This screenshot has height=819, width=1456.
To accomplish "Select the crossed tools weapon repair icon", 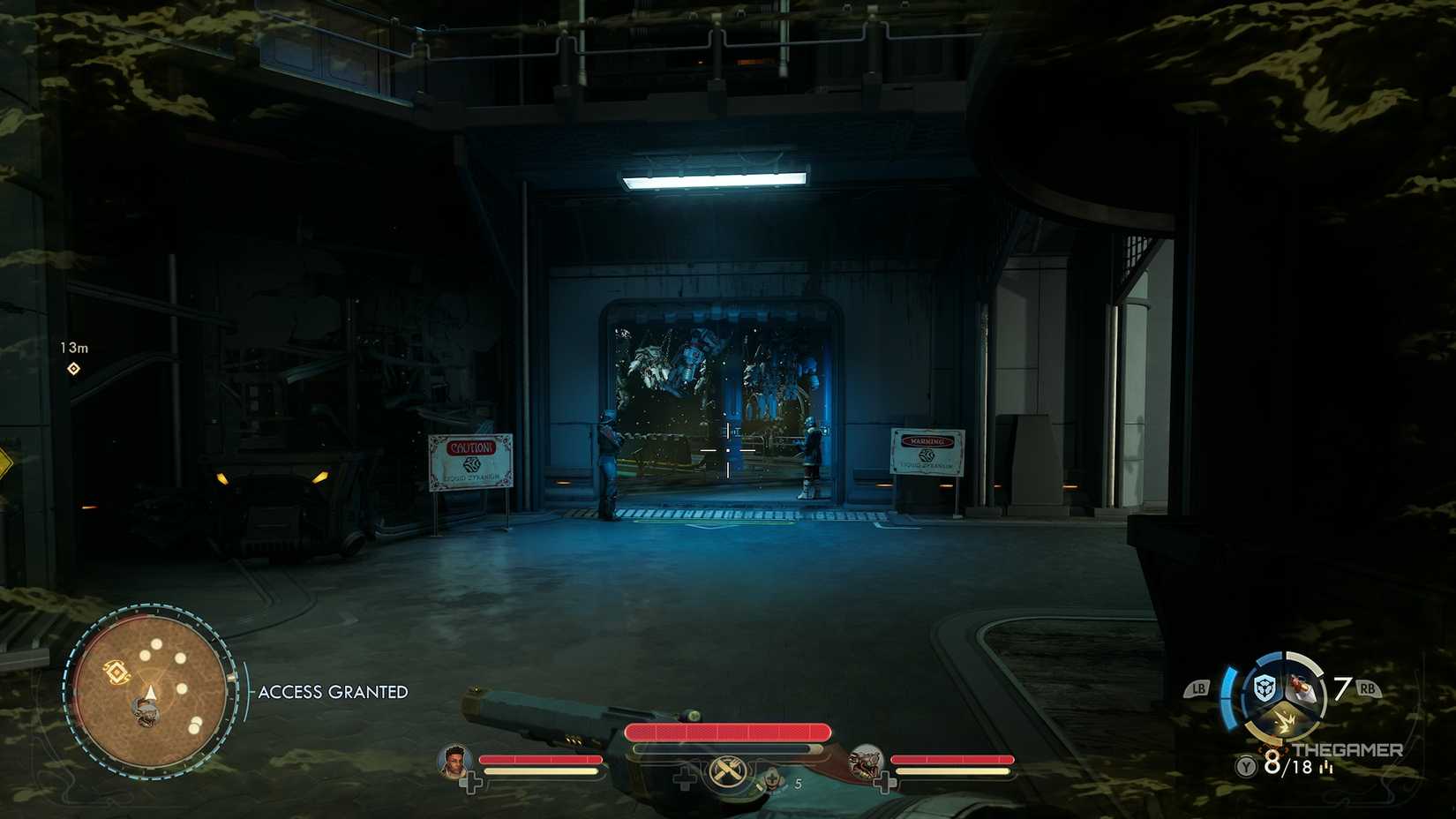I will [727, 770].
